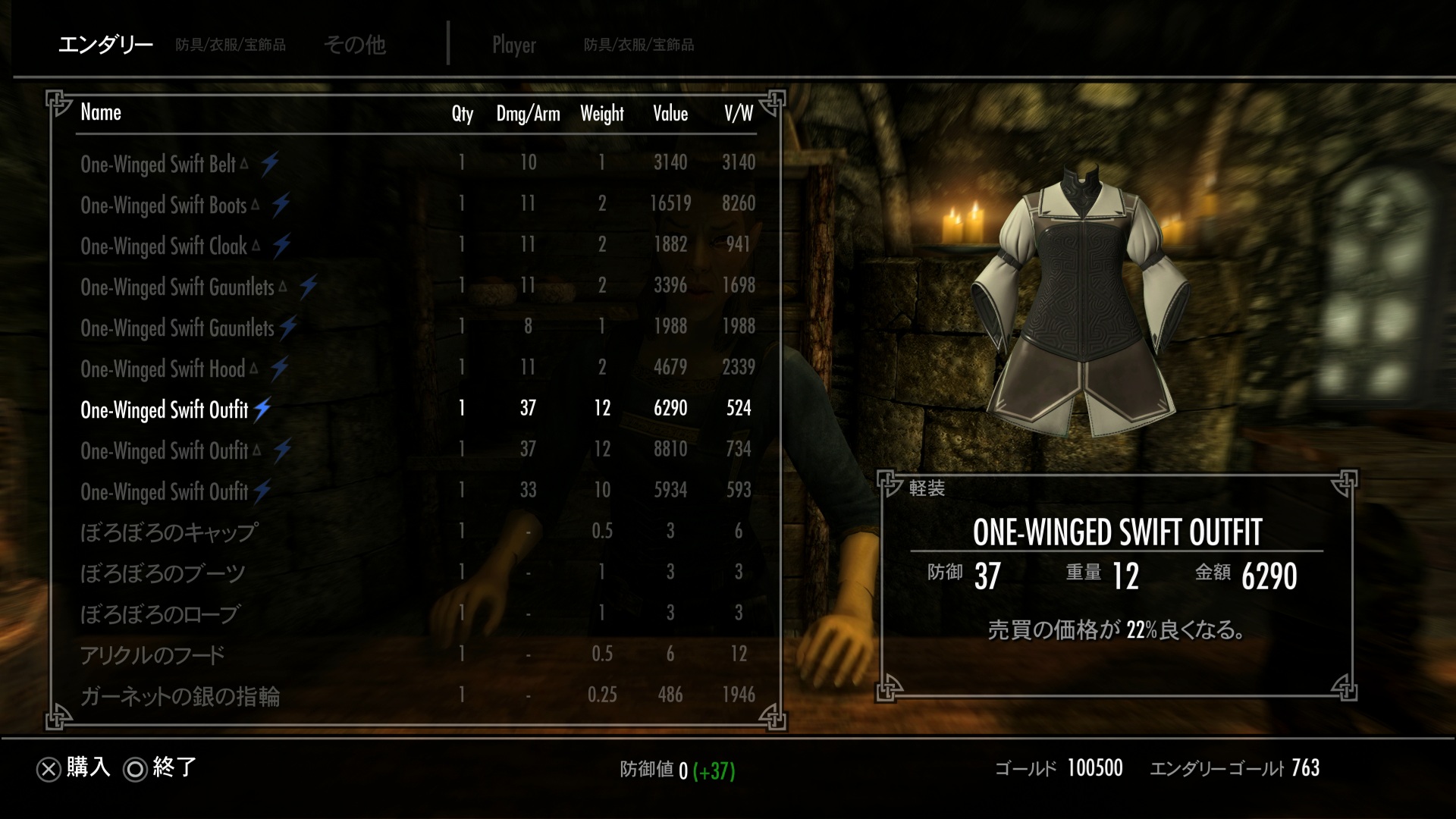Switch to the Player inventory tab
The height and width of the screenshot is (819, 1456).
point(514,45)
